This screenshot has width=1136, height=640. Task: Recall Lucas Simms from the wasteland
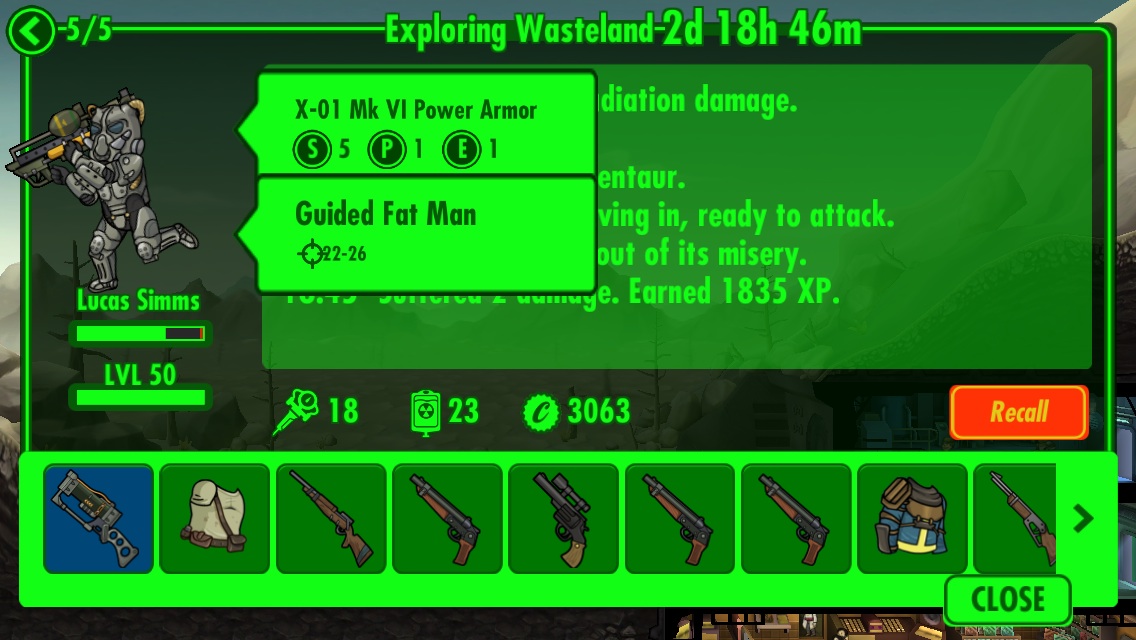coord(1018,412)
